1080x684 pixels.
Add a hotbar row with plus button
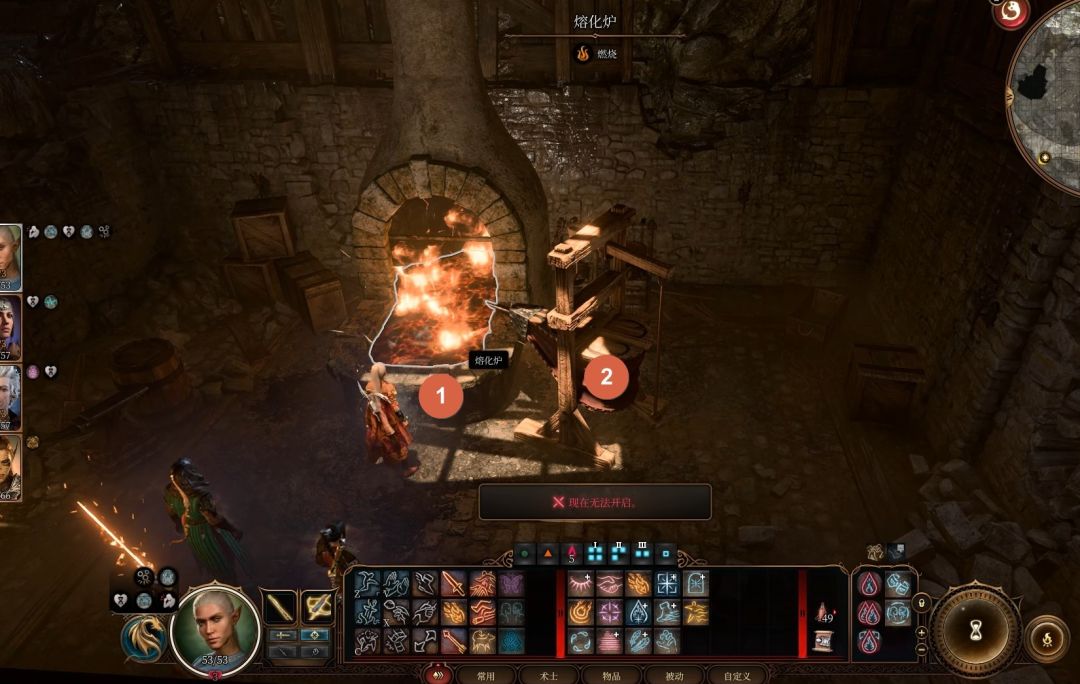point(921,631)
